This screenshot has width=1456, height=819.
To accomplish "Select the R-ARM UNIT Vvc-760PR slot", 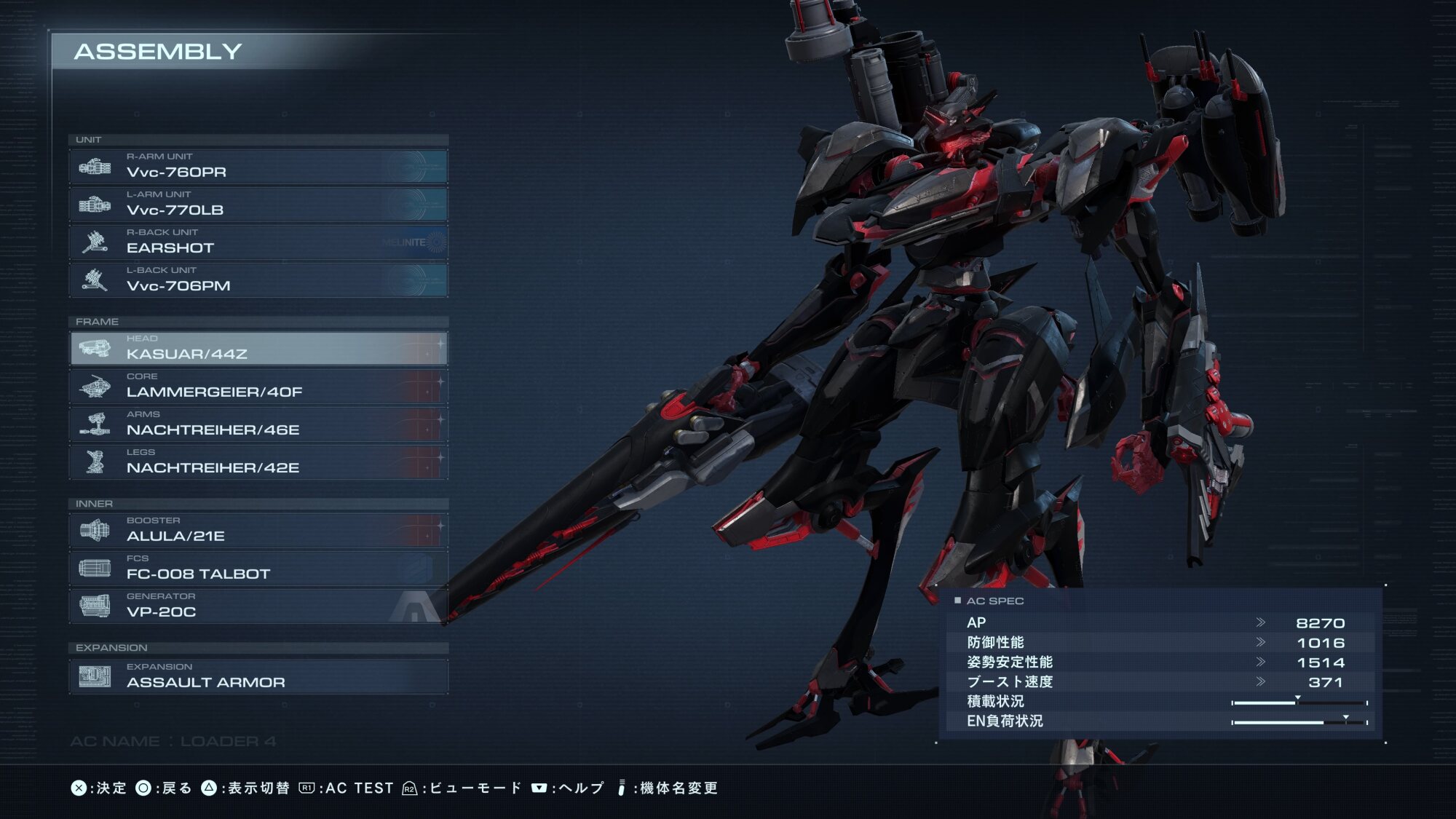I will (x=258, y=166).
